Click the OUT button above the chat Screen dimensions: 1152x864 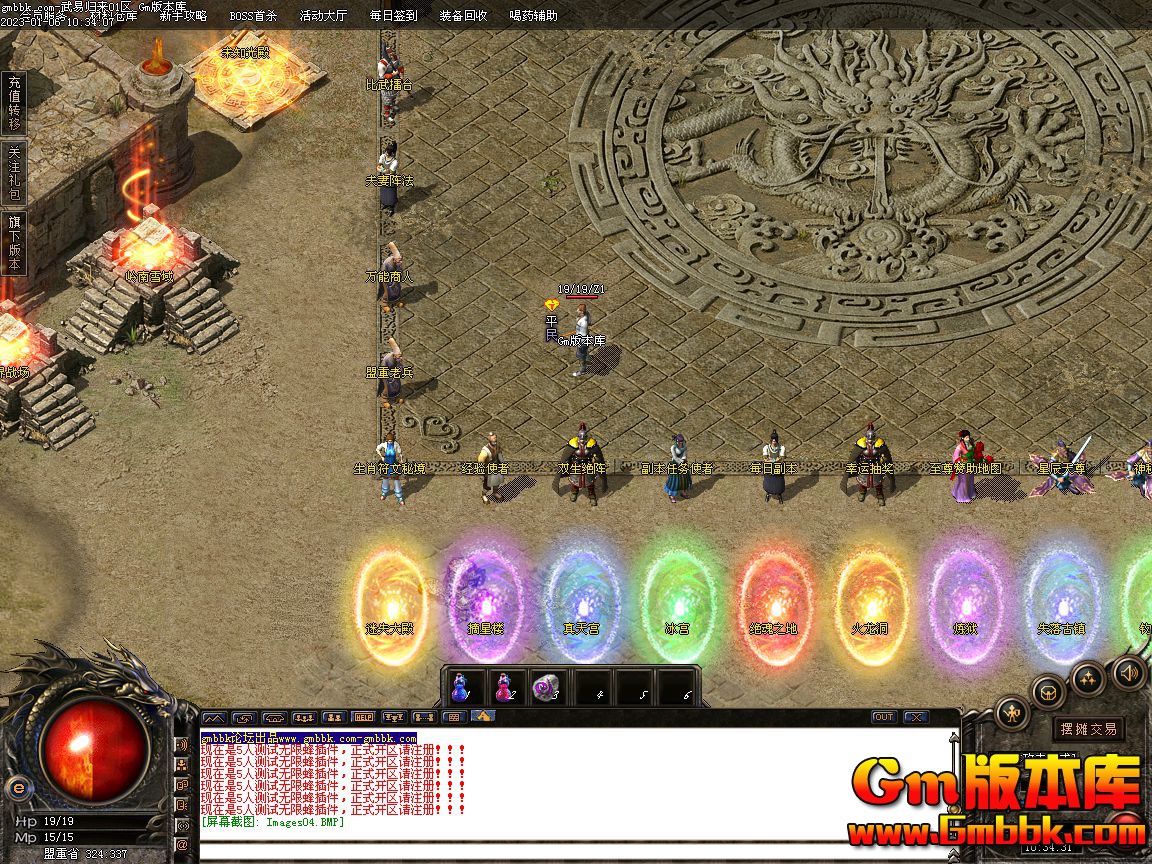click(884, 717)
